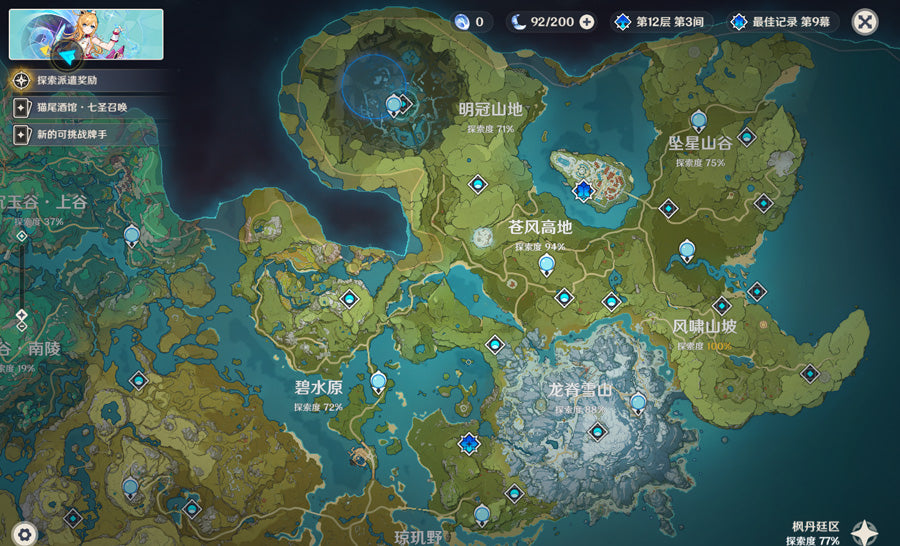
Task: Select the Statue of Seven above 坠星山谷
Action: (699, 120)
